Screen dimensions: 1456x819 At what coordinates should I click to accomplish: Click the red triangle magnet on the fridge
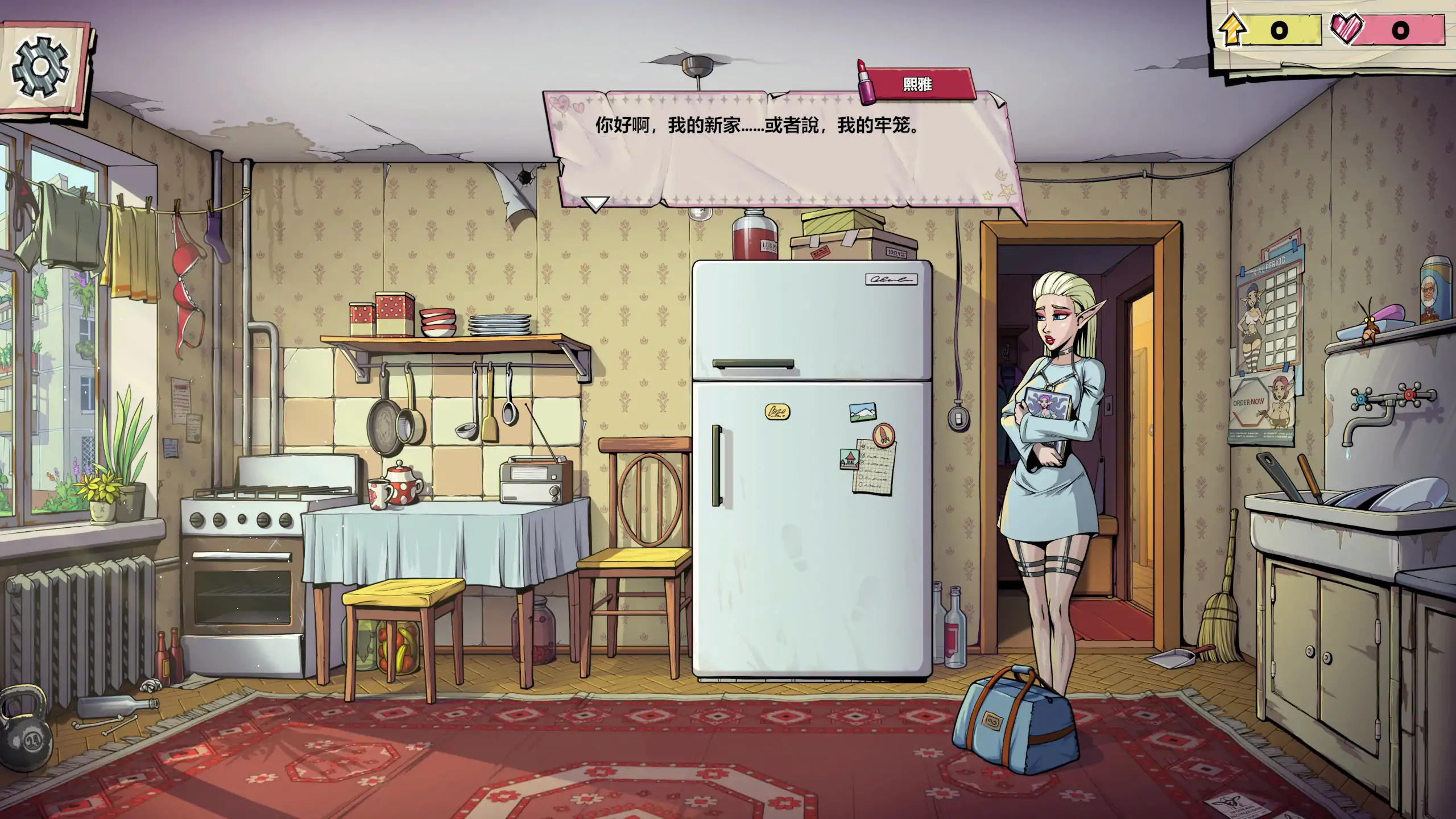tap(850, 461)
